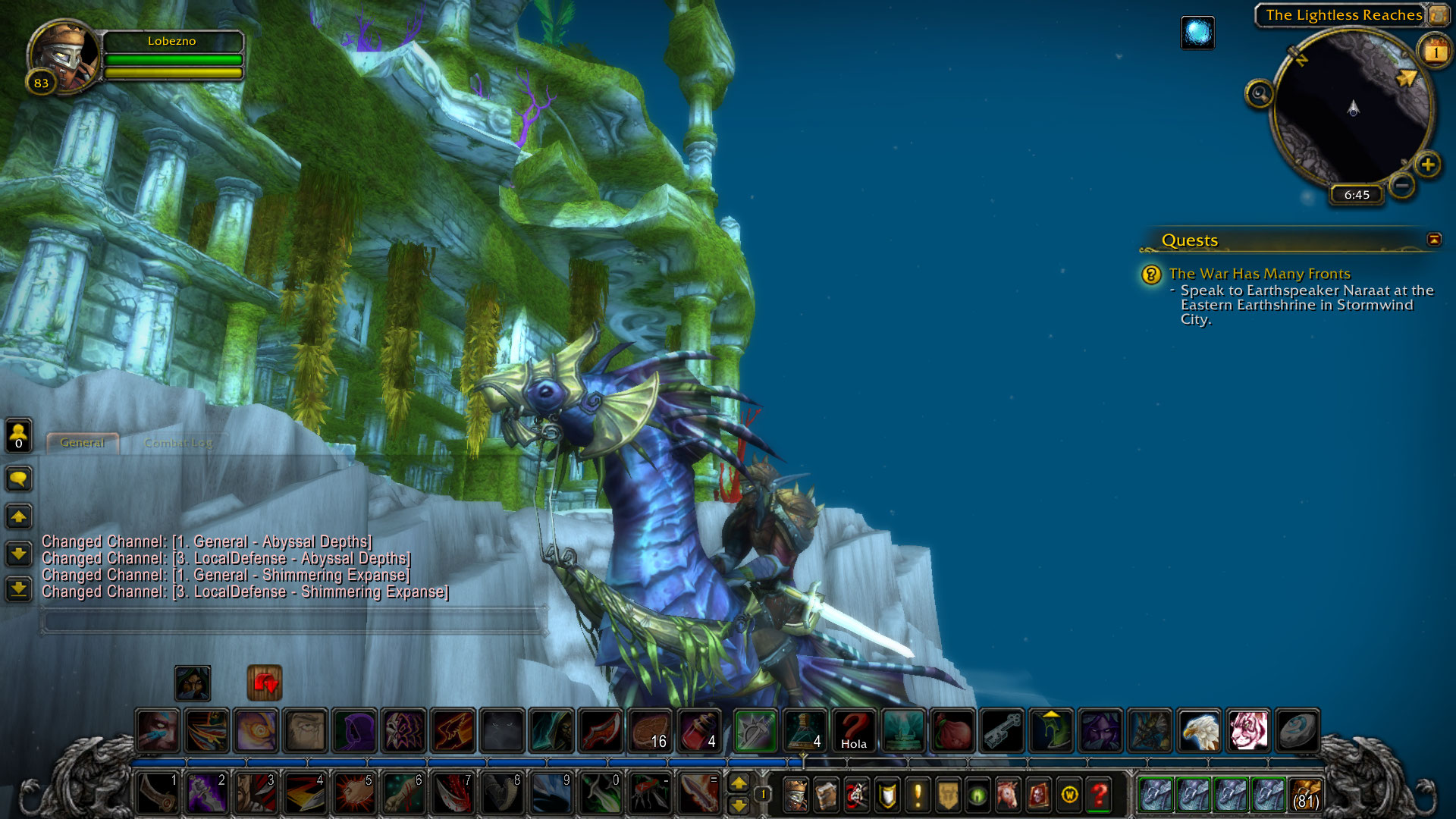Open the friends list social button

click(19, 435)
